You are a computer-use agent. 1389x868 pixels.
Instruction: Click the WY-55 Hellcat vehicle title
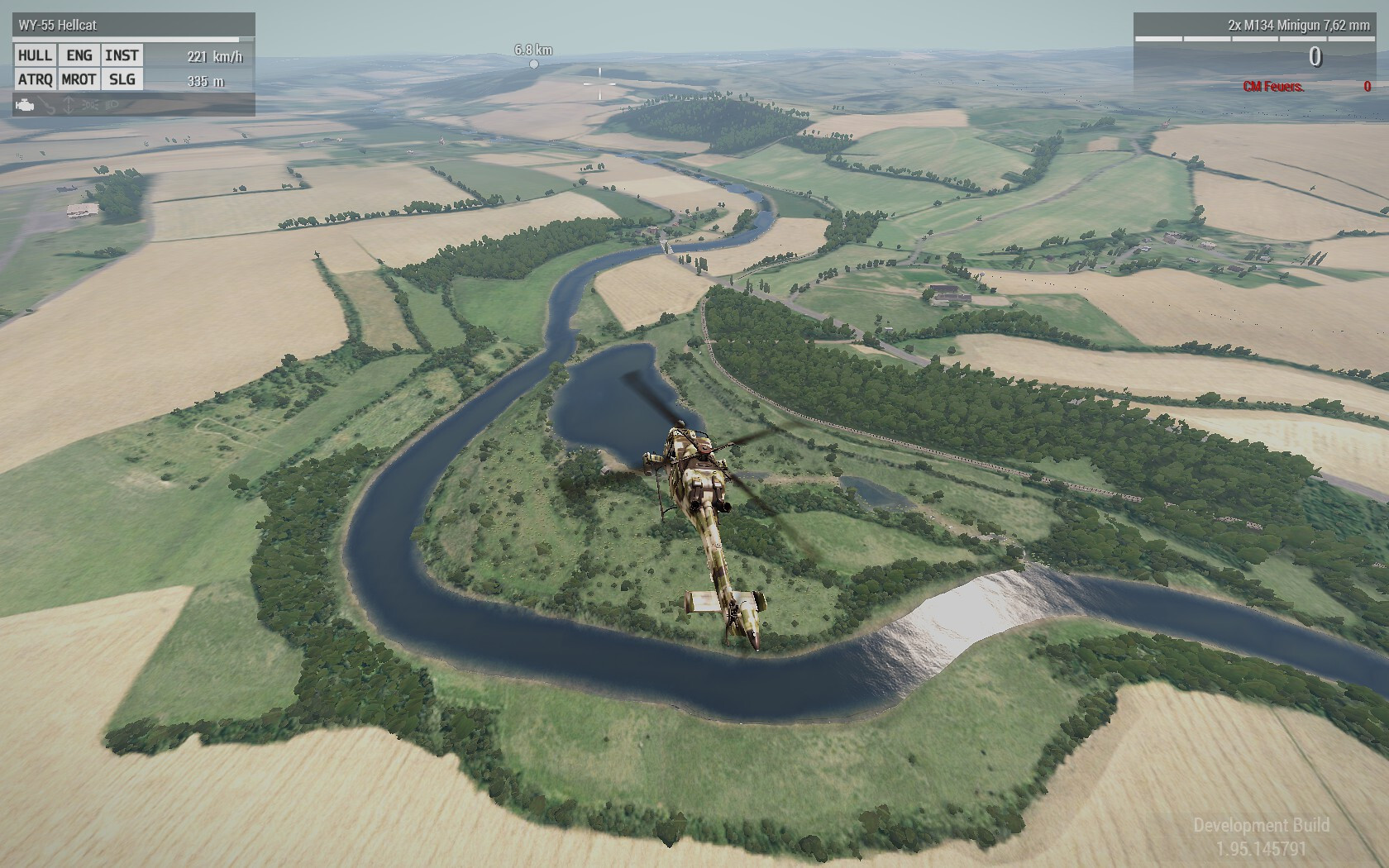(58, 26)
